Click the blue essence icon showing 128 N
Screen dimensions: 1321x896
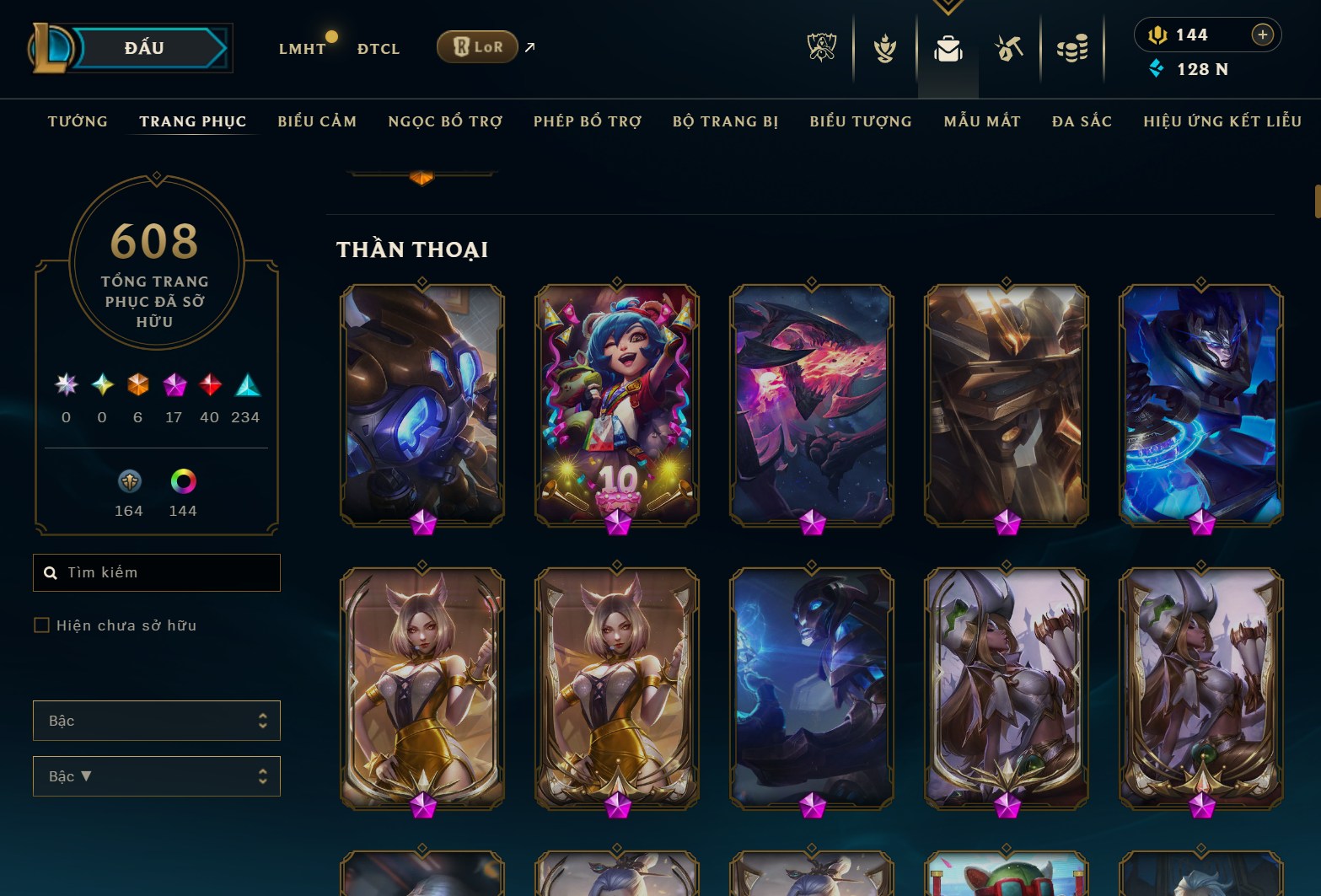tap(1157, 70)
